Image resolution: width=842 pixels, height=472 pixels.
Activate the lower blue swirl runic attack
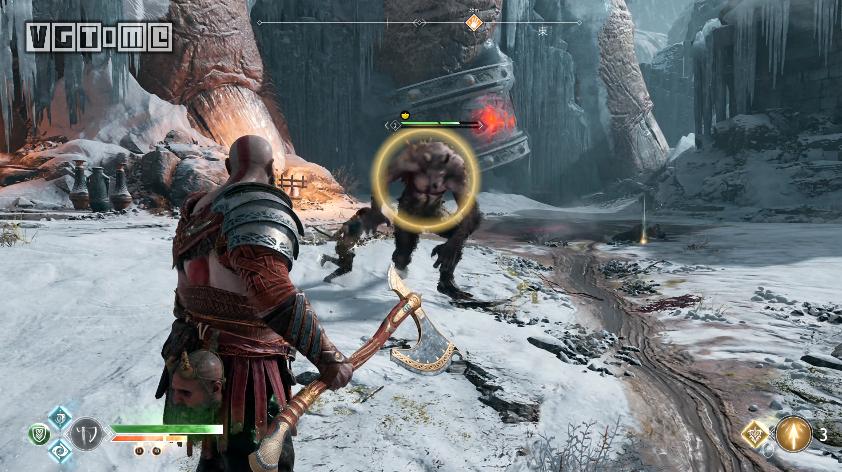point(60,450)
